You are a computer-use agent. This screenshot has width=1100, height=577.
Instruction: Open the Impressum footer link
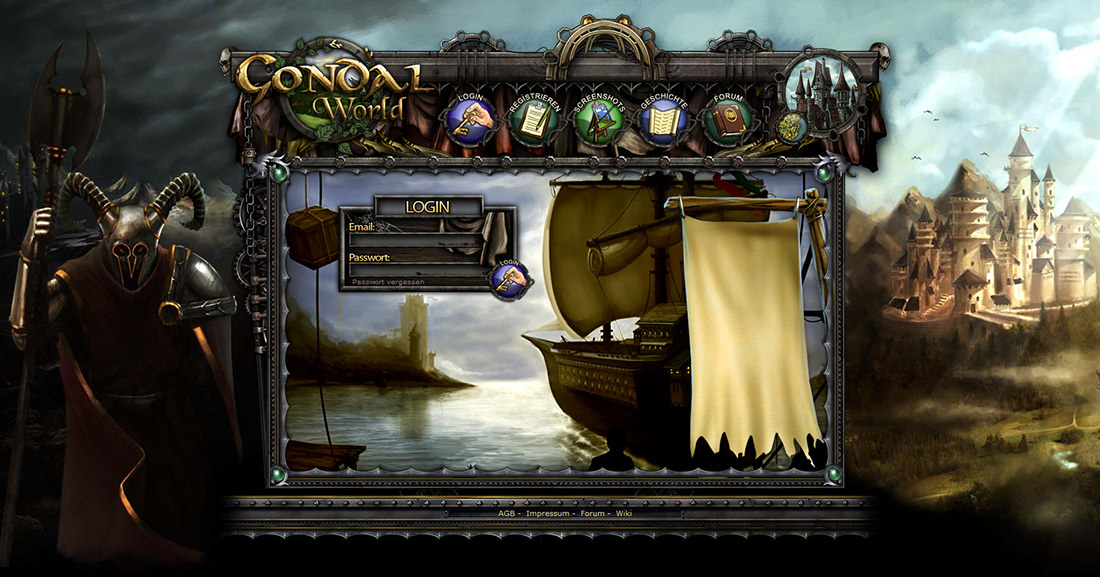[x=547, y=514]
